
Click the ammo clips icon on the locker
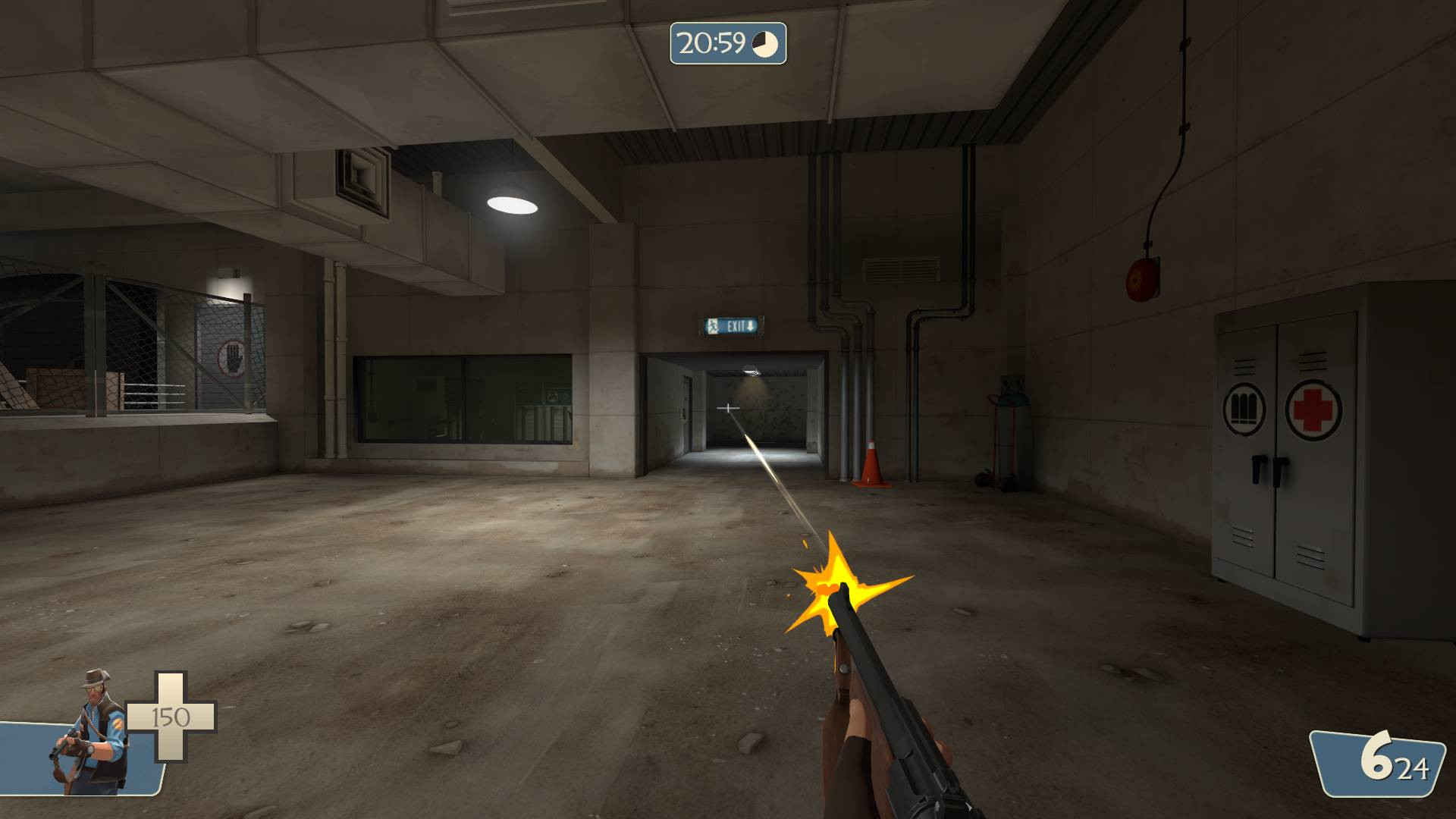tap(1244, 409)
